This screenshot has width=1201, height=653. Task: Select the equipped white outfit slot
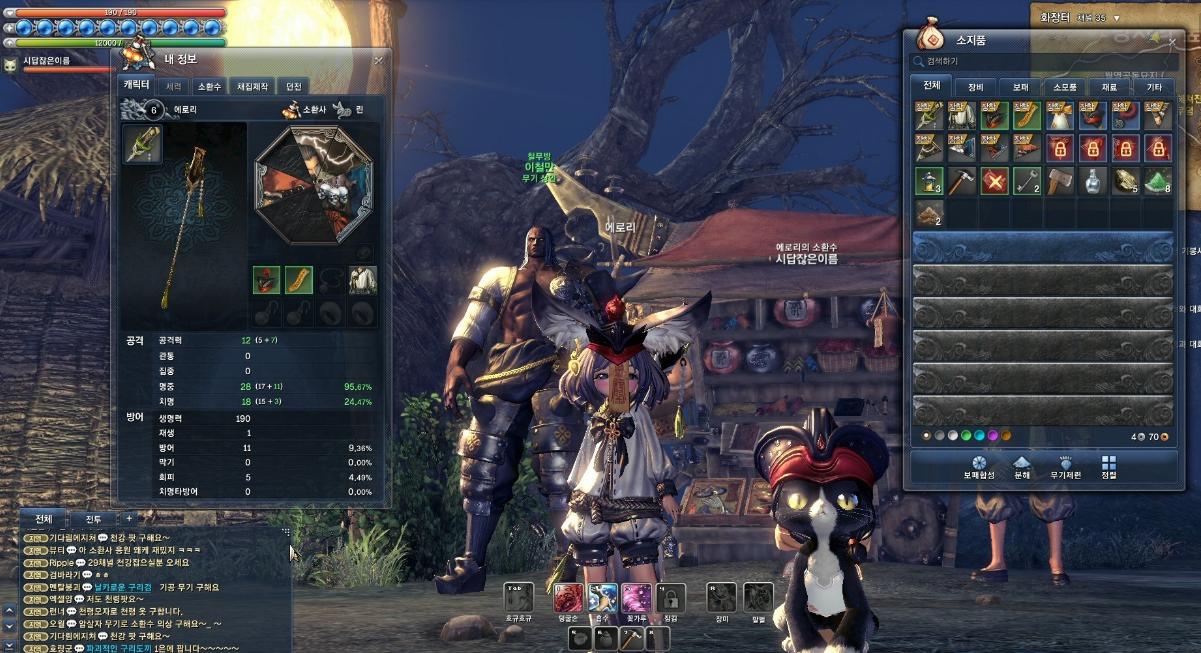pos(362,280)
